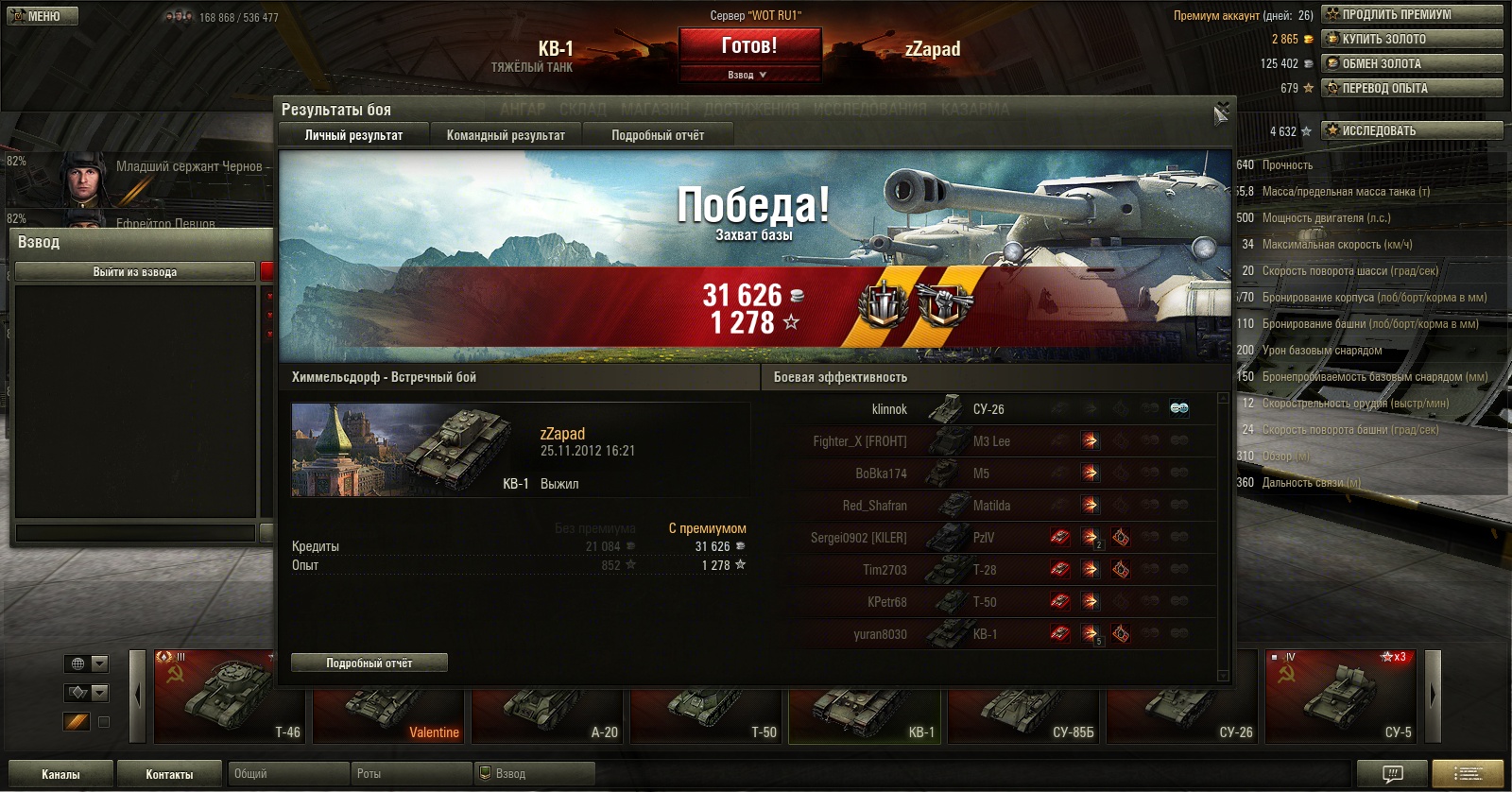
Task: Choose Обмен золота option
Action: click(1412, 63)
